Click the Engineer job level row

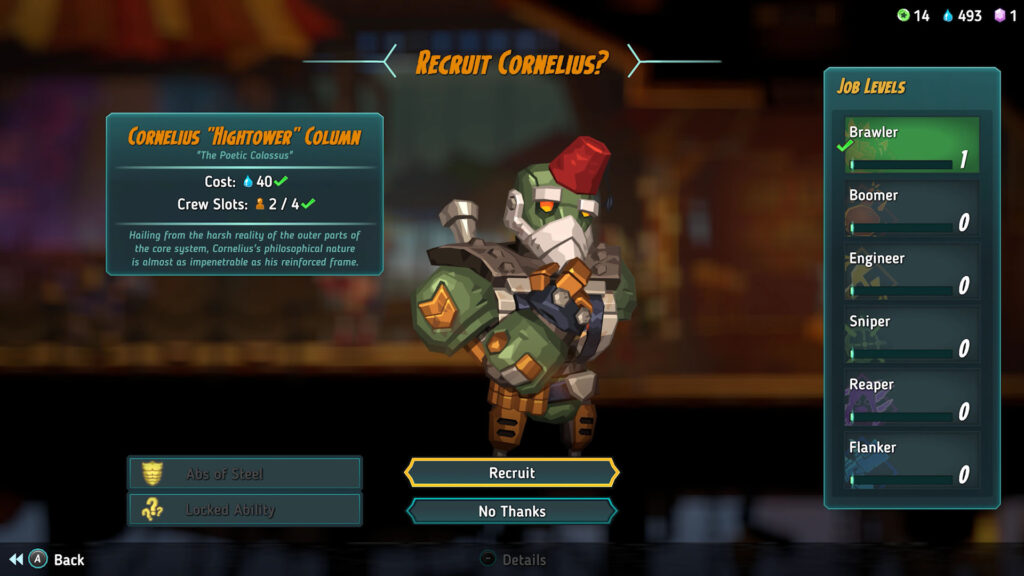[x=910, y=272]
